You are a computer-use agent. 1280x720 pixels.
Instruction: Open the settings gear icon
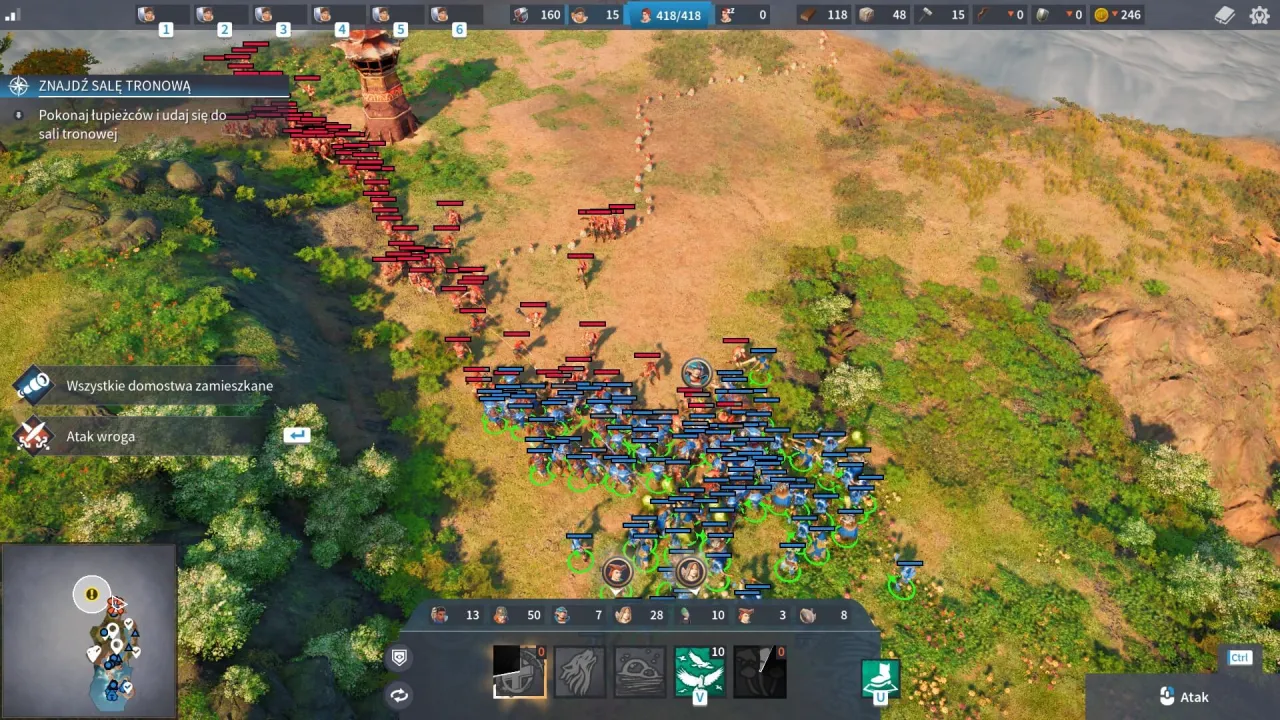(1260, 15)
